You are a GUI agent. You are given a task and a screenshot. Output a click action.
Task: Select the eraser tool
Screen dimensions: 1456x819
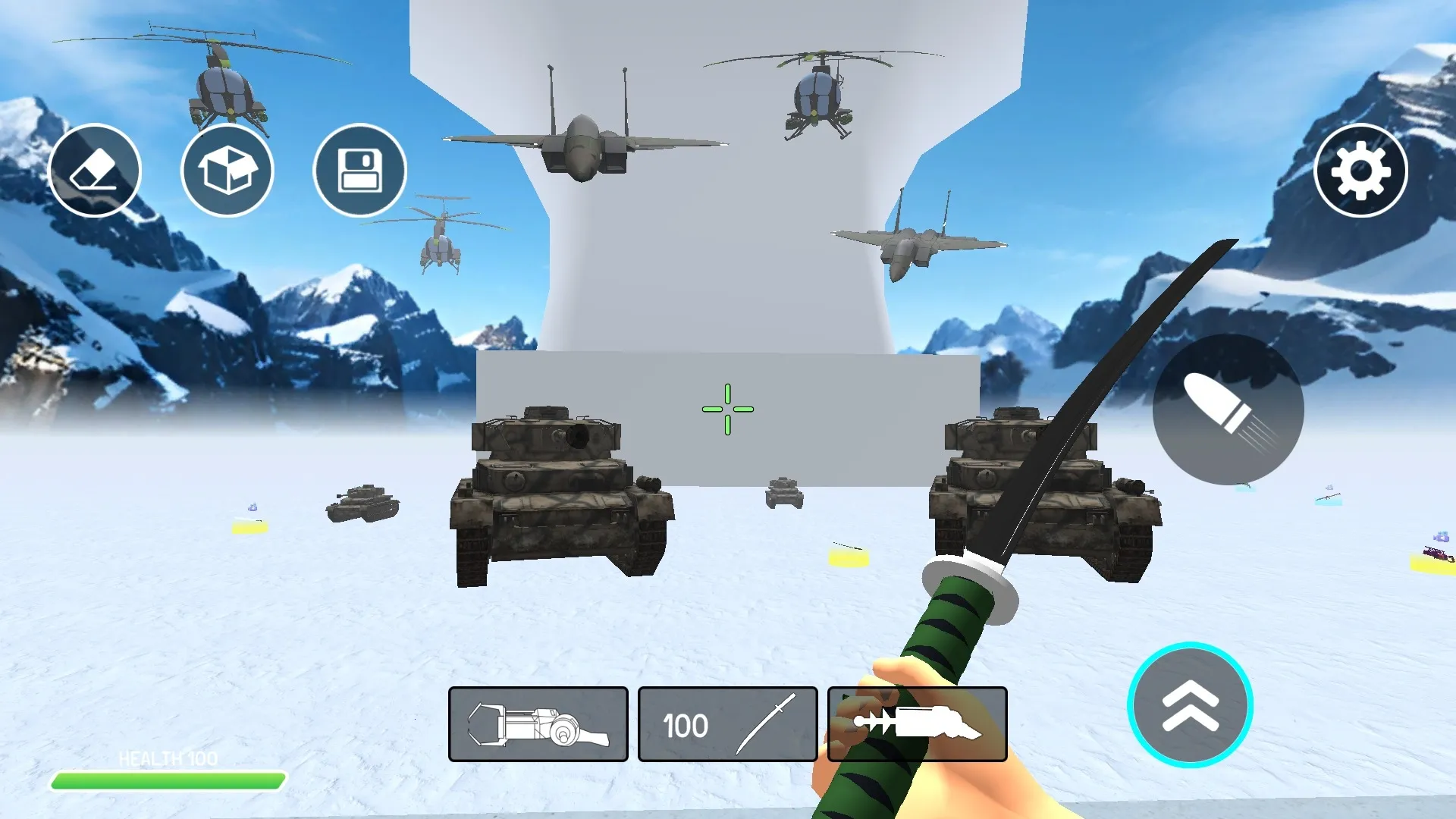click(x=94, y=171)
